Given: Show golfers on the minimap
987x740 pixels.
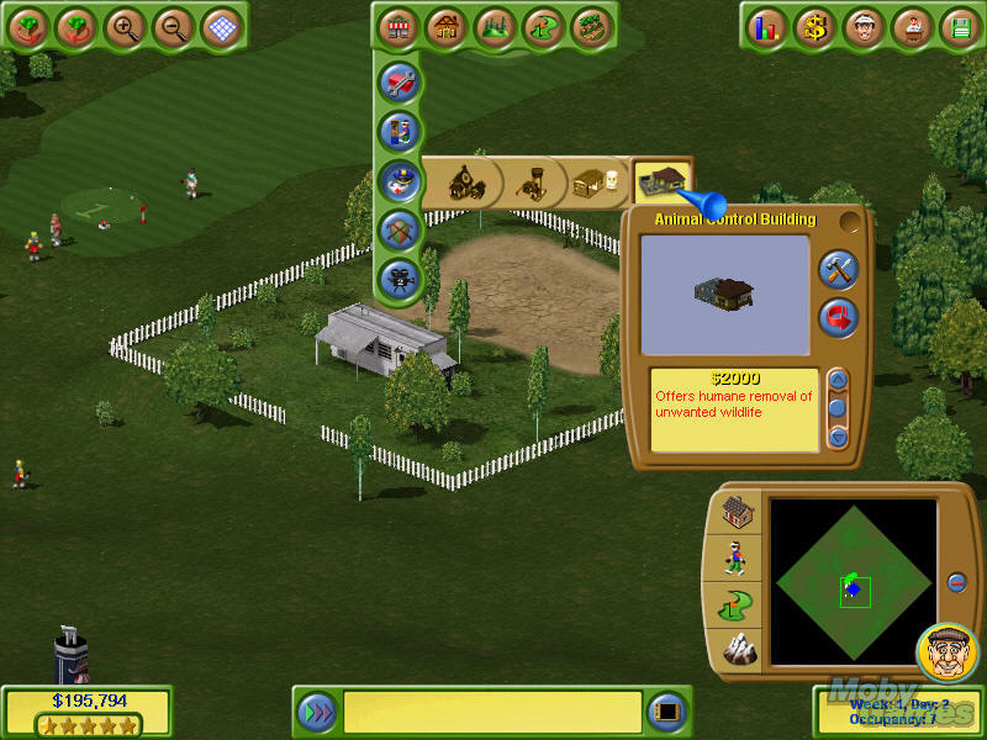Looking at the screenshot, I should pos(739,558).
